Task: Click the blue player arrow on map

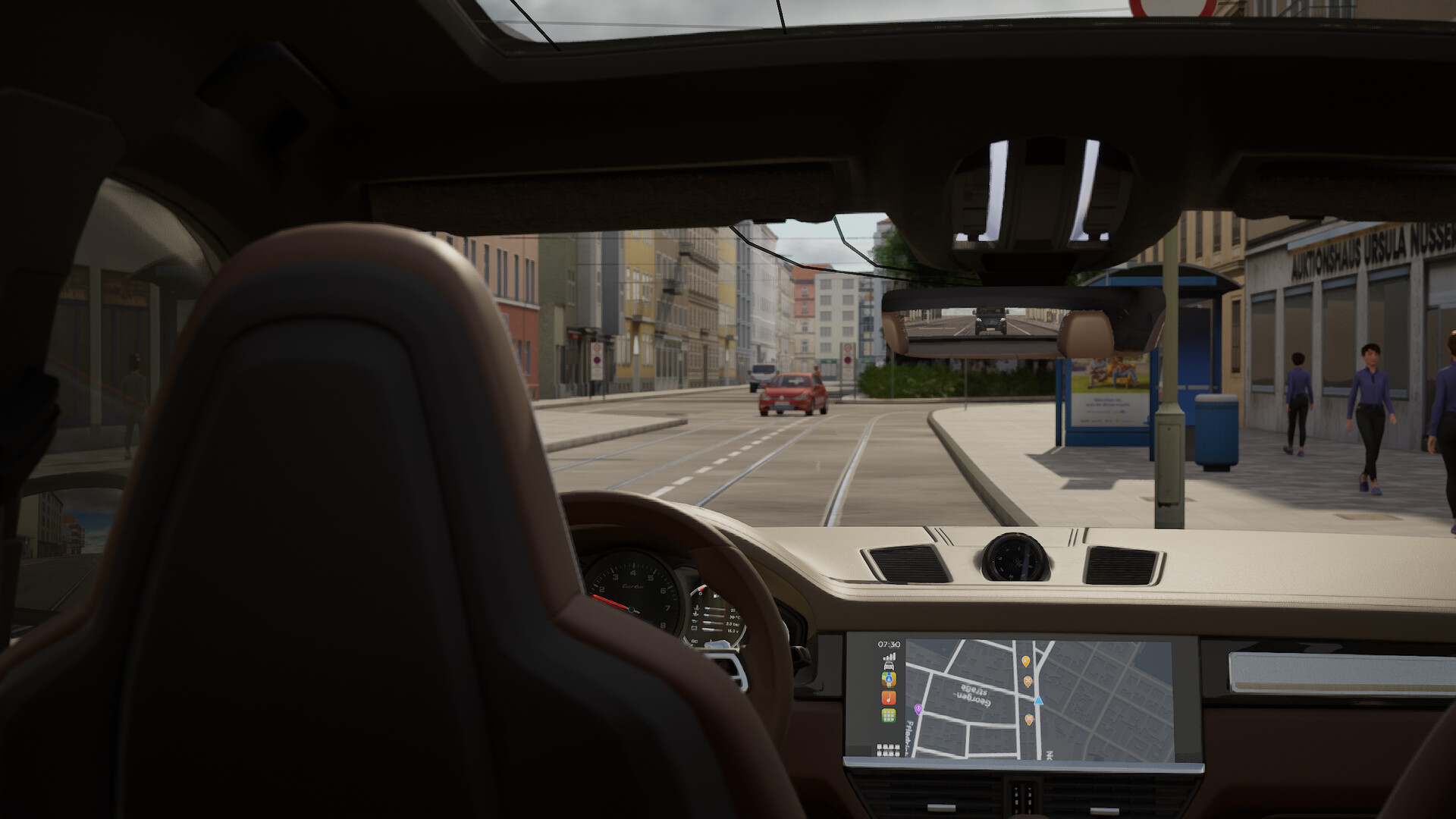Action: [1039, 701]
